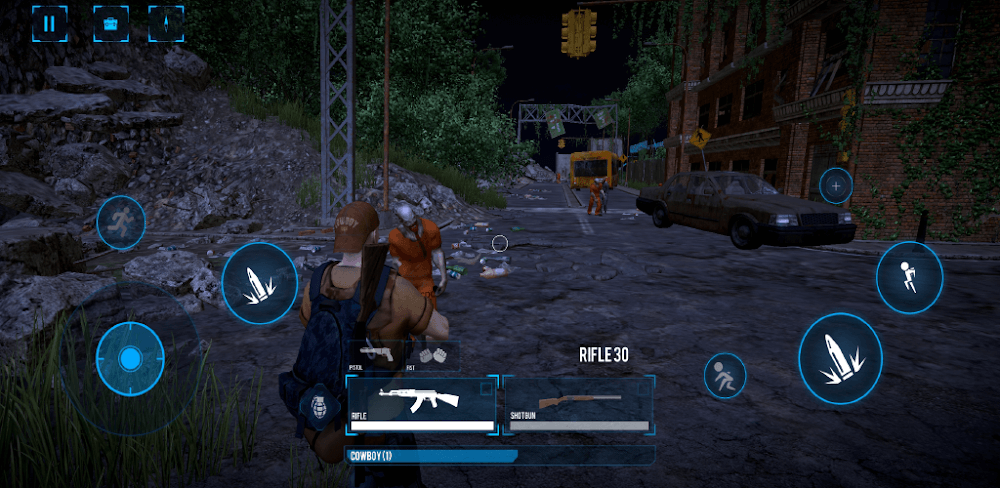
Task: Tap the virtual movement joystick
Action: point(129,358)
